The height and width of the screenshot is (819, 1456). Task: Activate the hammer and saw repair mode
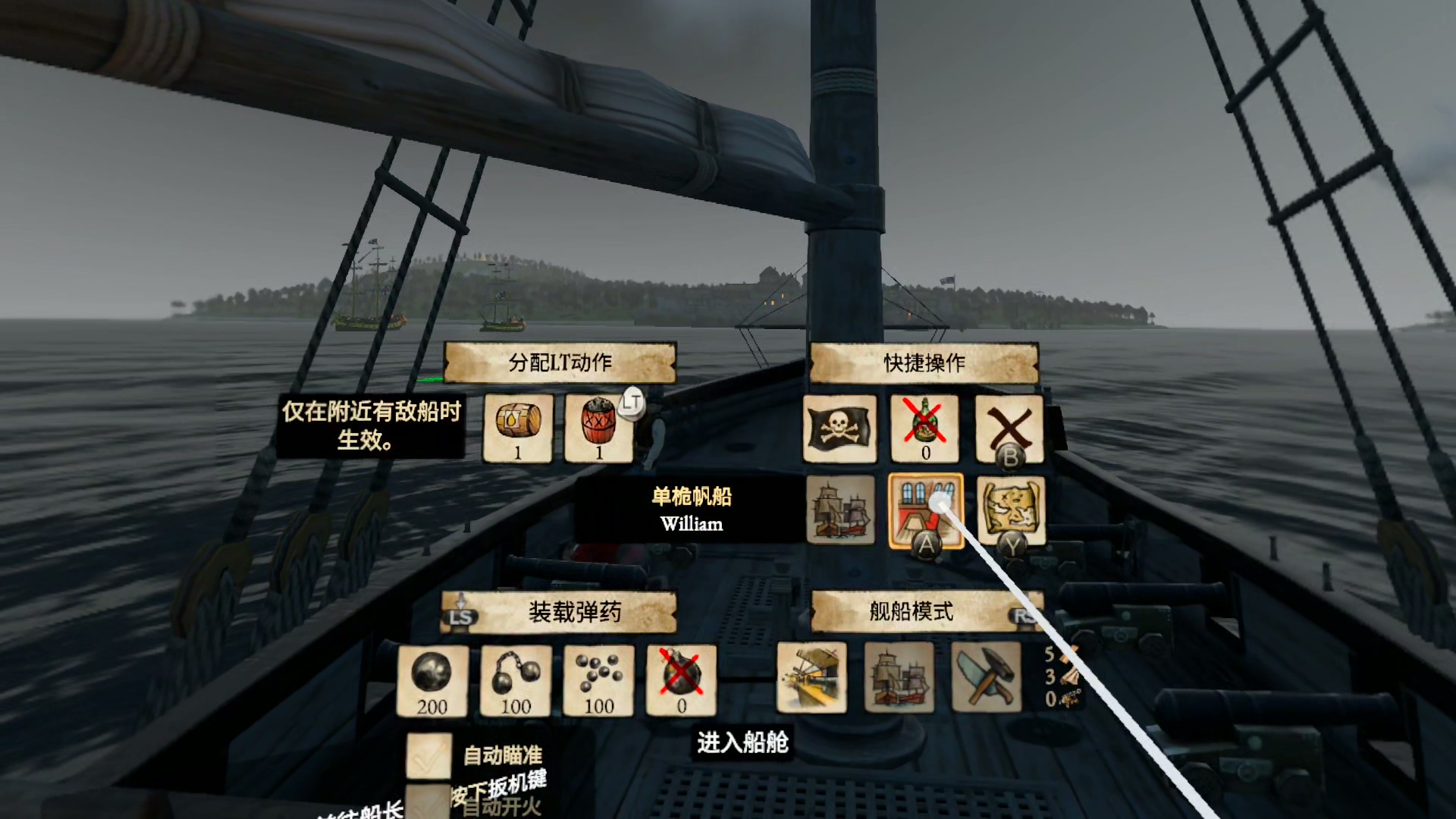[x=986, y=677]
